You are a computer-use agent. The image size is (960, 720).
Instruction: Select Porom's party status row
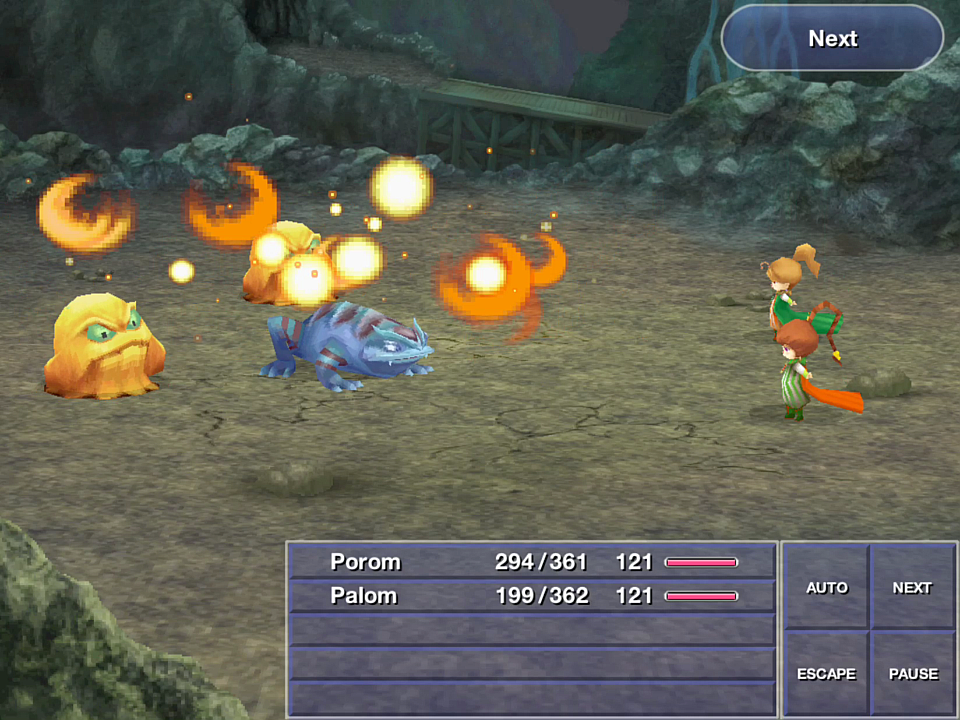click(532, 562)
